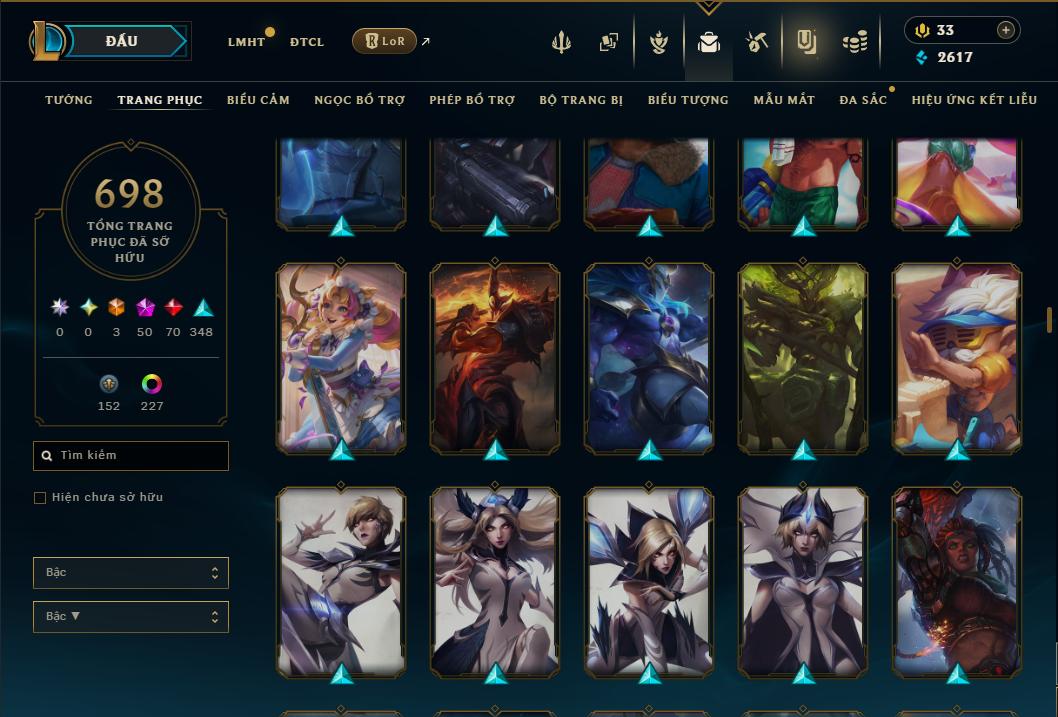Open the Clash trident icon
This screenshot has width=1058, height=717.
coord(563,42)
